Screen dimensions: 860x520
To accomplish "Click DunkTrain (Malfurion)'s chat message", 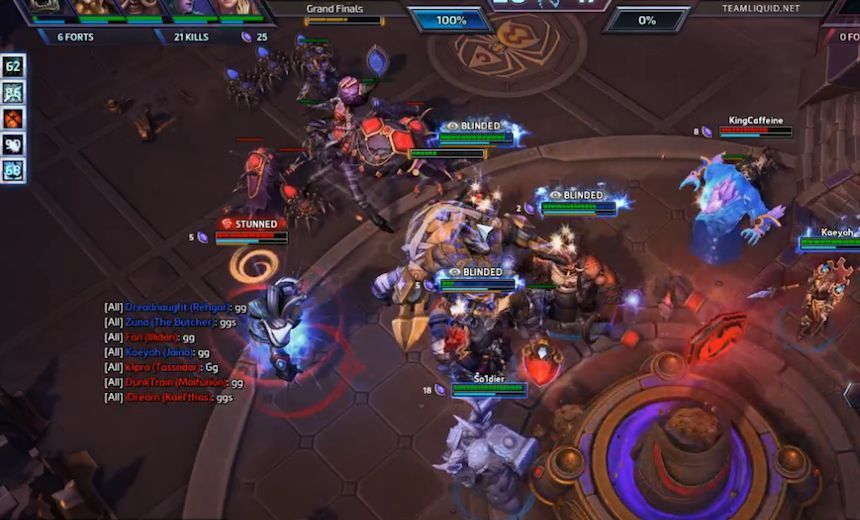I will tap(174, 382).
